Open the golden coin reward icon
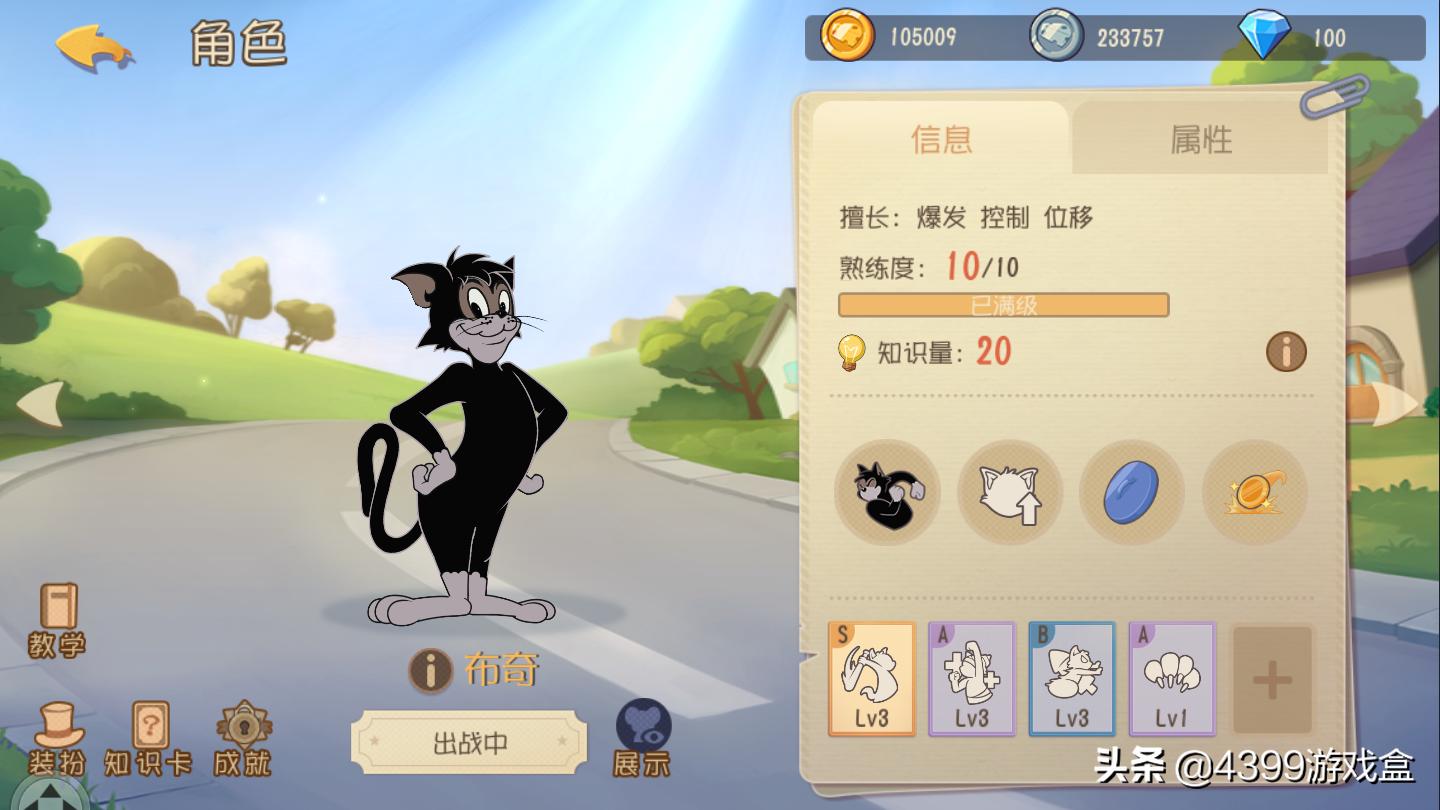Screen dimensions: 1440x810 1253,492
